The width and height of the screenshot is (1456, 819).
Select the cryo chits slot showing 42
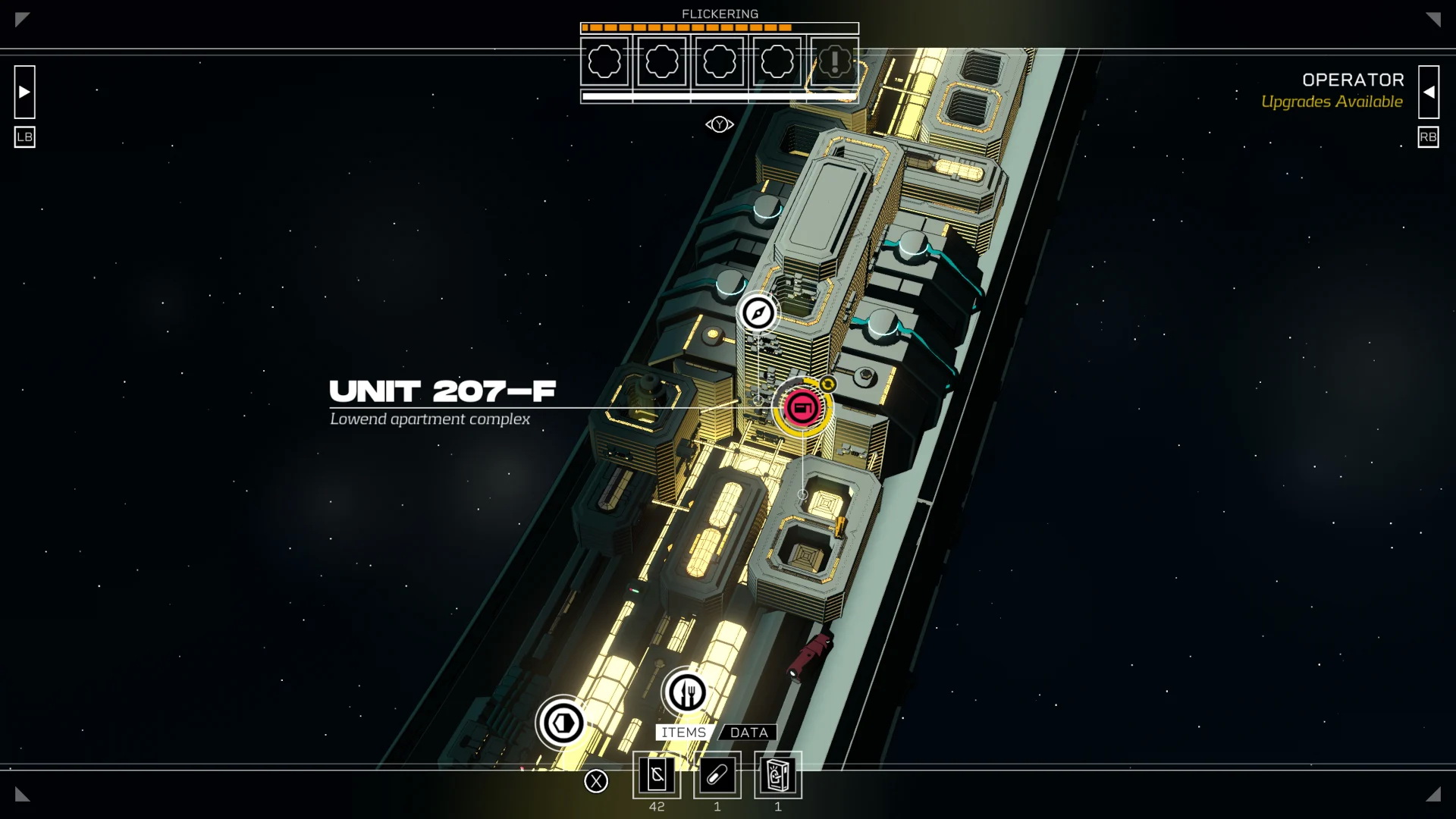point(657,775)
